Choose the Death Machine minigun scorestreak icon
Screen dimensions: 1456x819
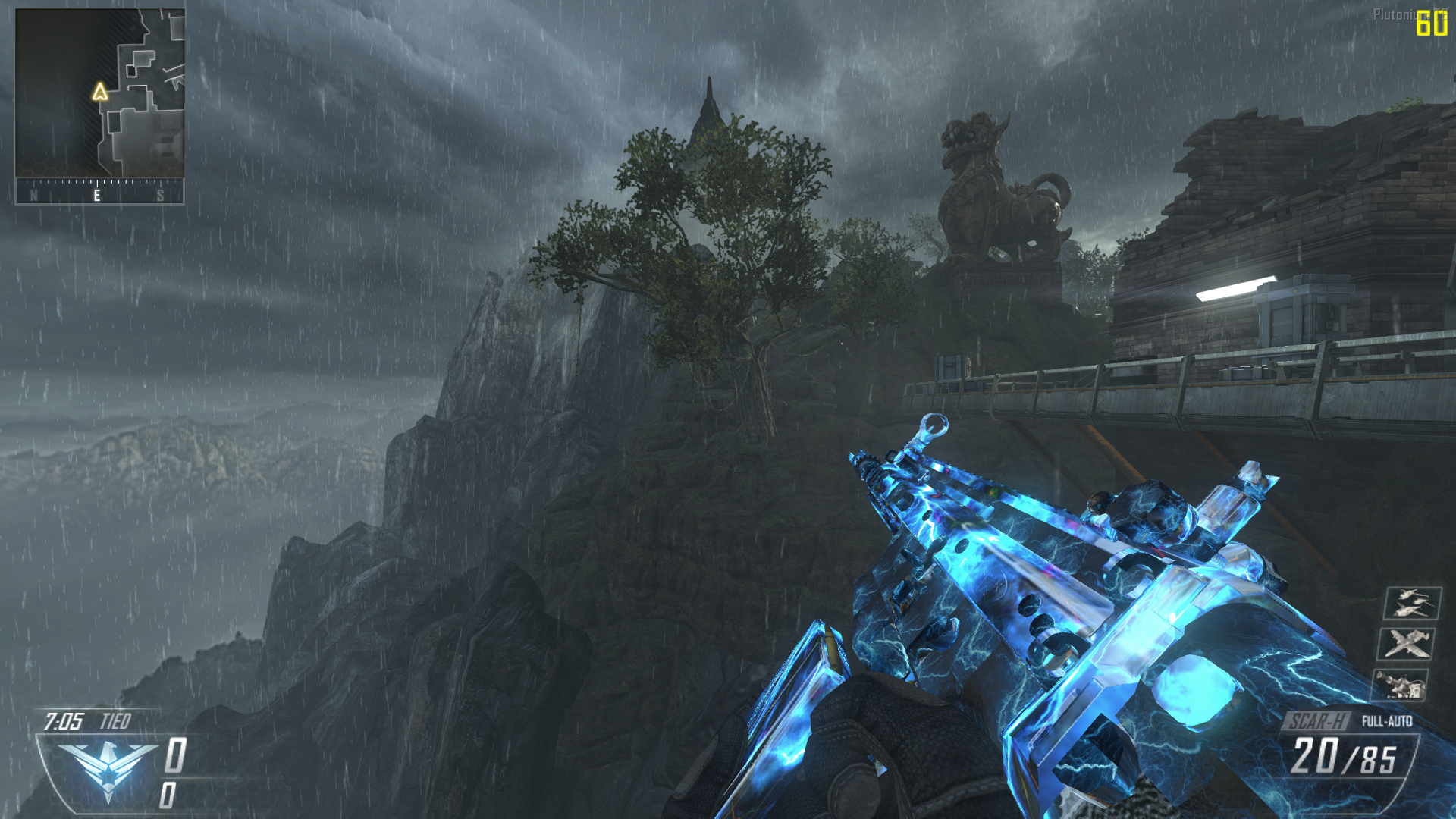[x=1401, y=685]
